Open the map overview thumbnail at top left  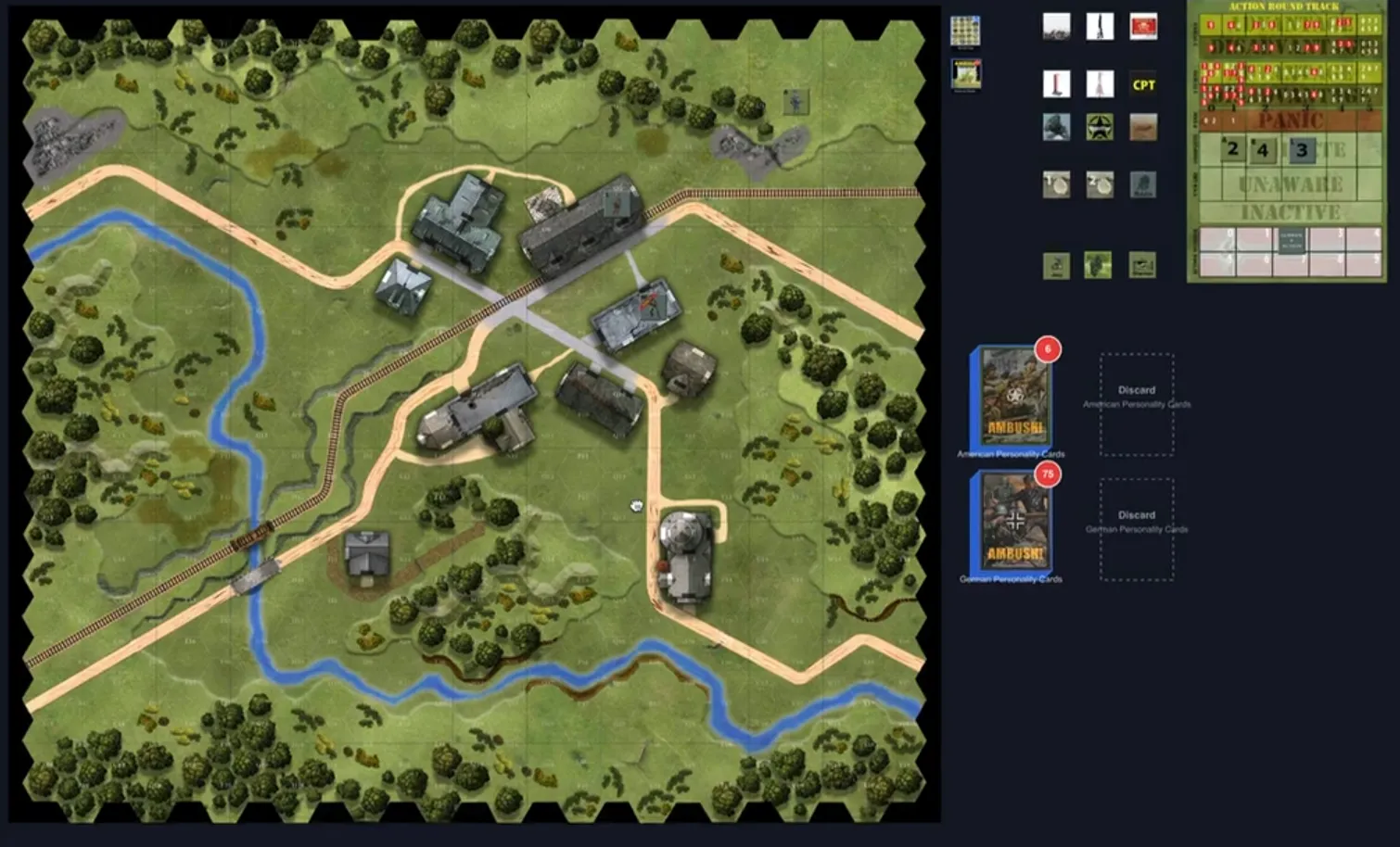coord(964,31)
